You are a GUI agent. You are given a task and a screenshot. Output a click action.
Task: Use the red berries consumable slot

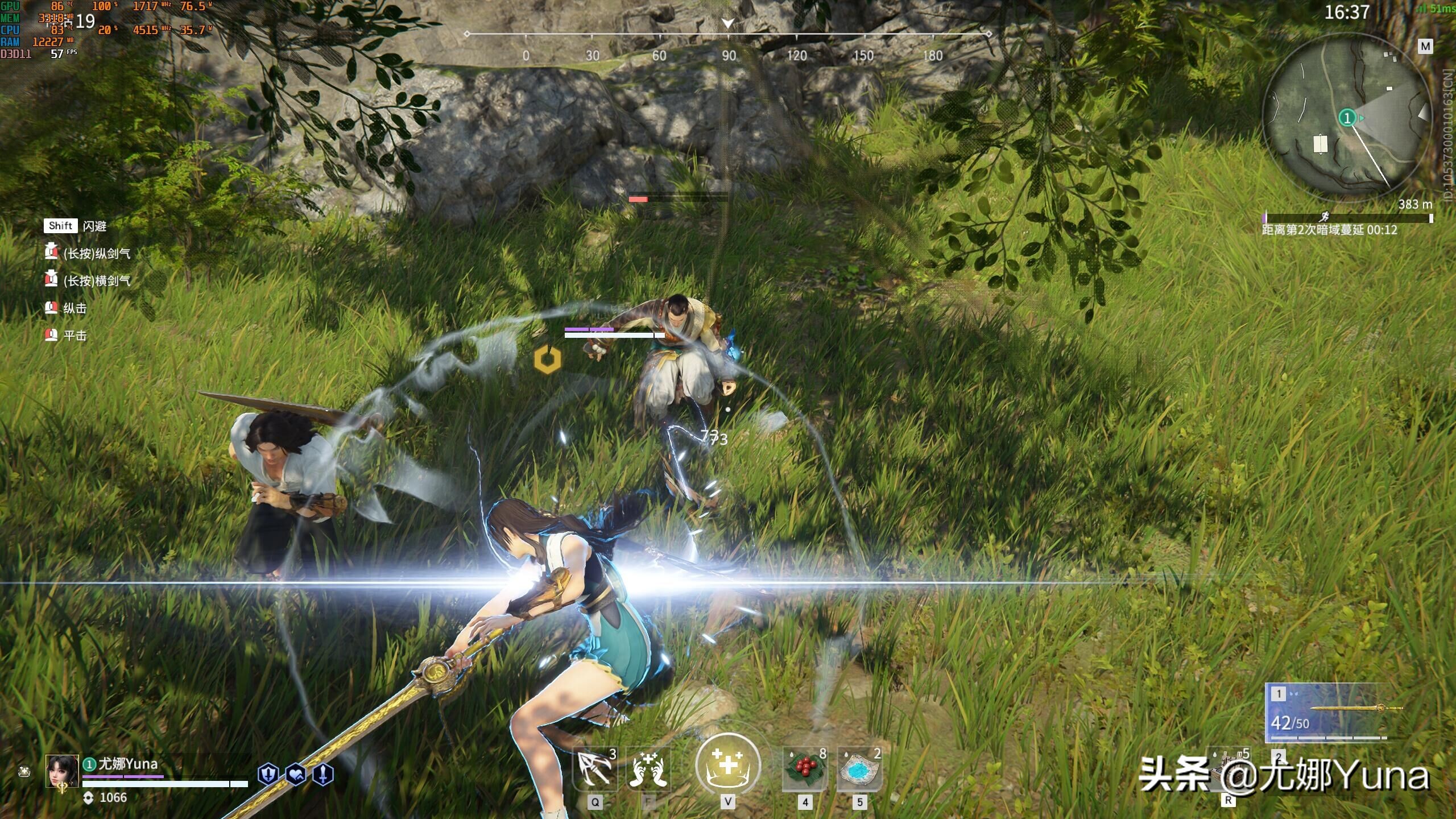[x=804, y=769]
